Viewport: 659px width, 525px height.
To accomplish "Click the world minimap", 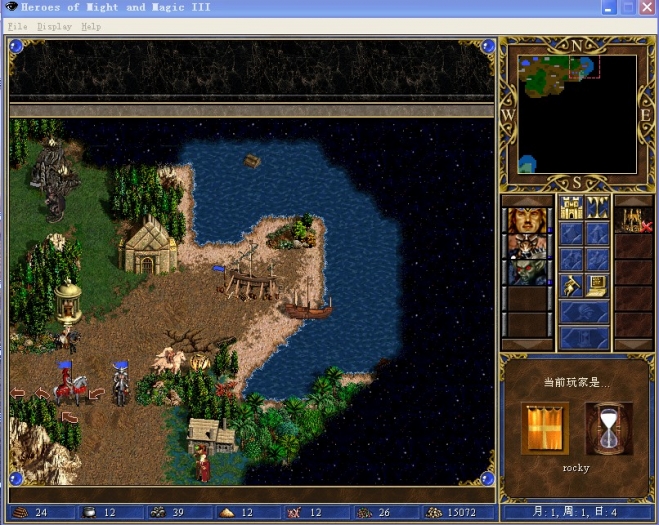I will tap(577, 112).
